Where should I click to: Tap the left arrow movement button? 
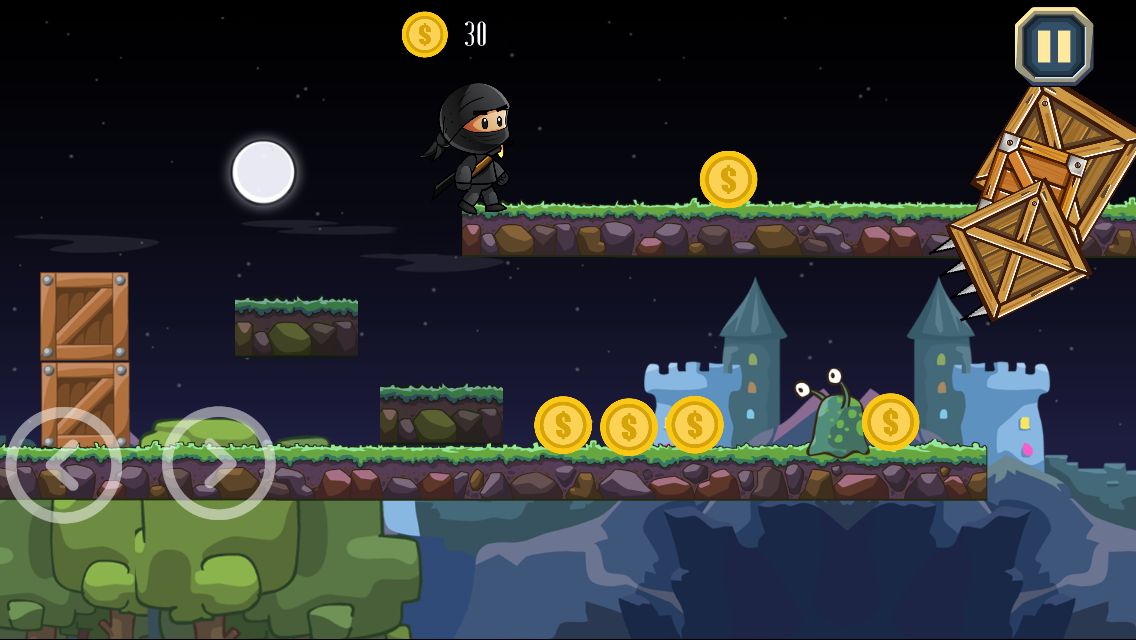click(64, 464)
